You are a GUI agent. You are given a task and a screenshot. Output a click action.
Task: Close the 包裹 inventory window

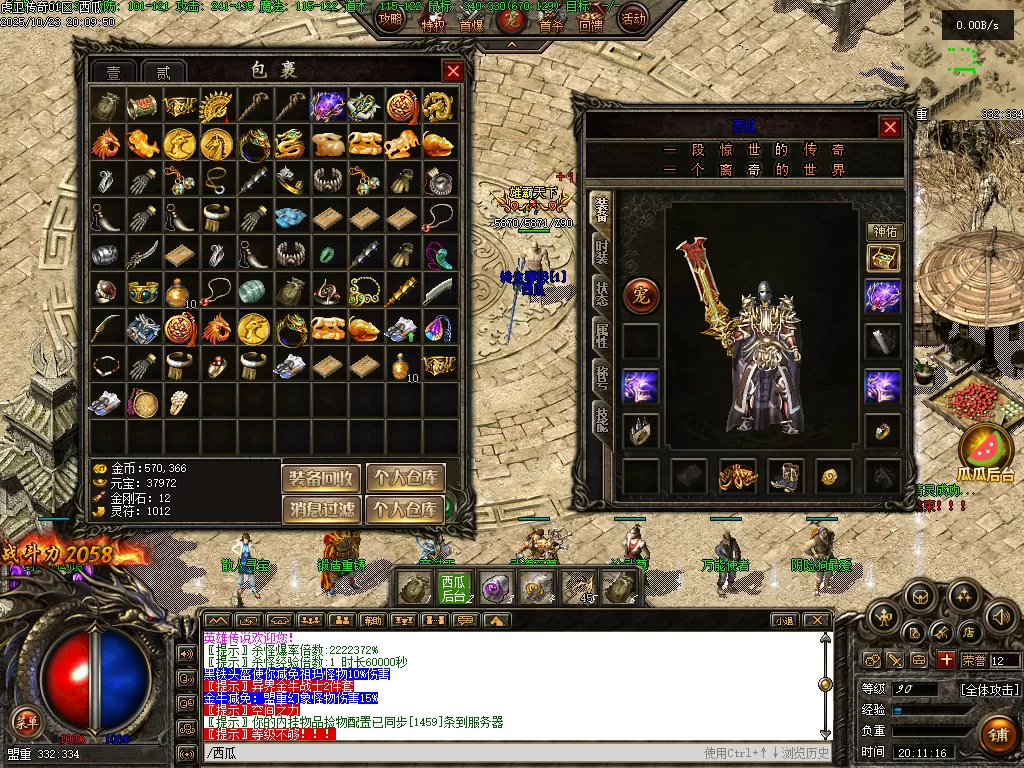(x=453, y=71)
